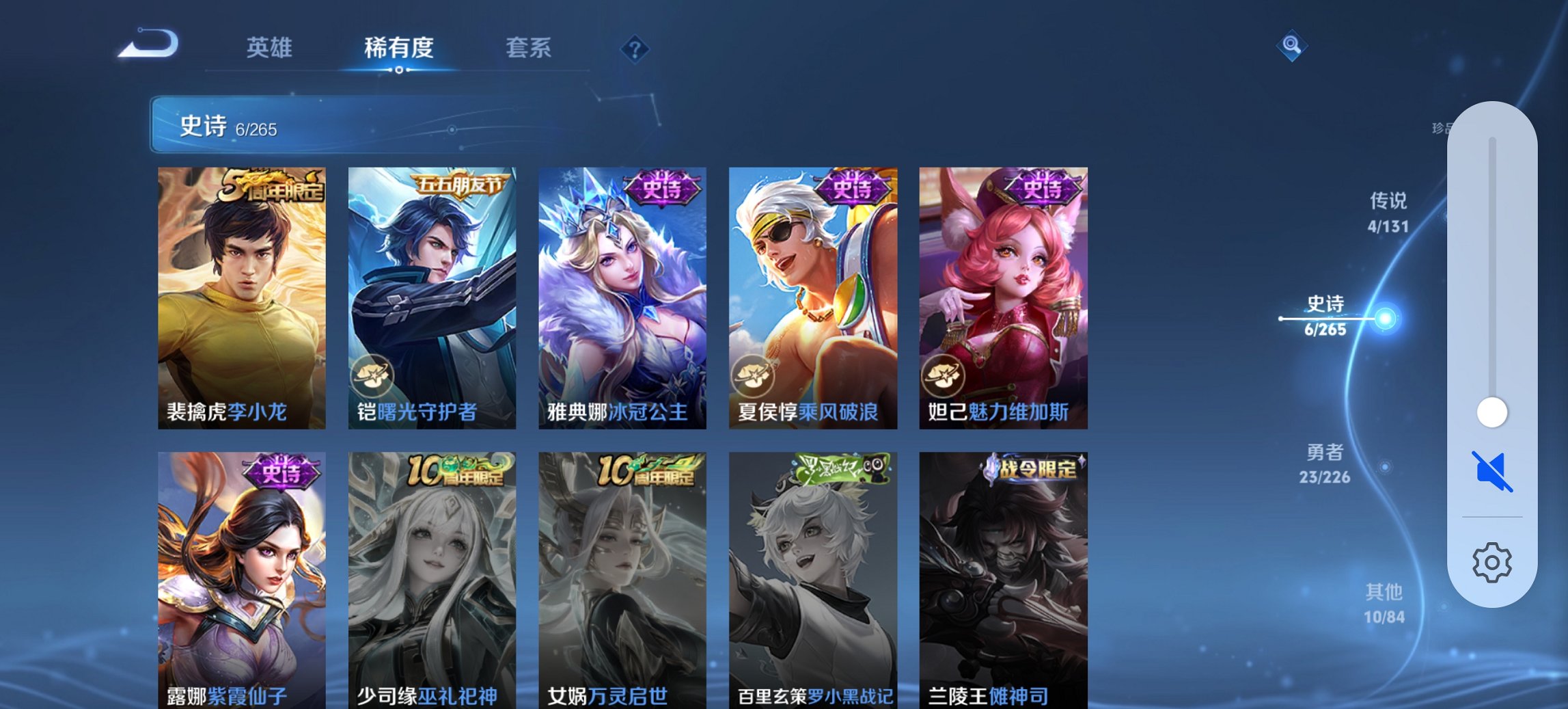This screenshot has height=709, width=1568.
Task: Click the back arrow at top left
Action: (x=147, y=42)
